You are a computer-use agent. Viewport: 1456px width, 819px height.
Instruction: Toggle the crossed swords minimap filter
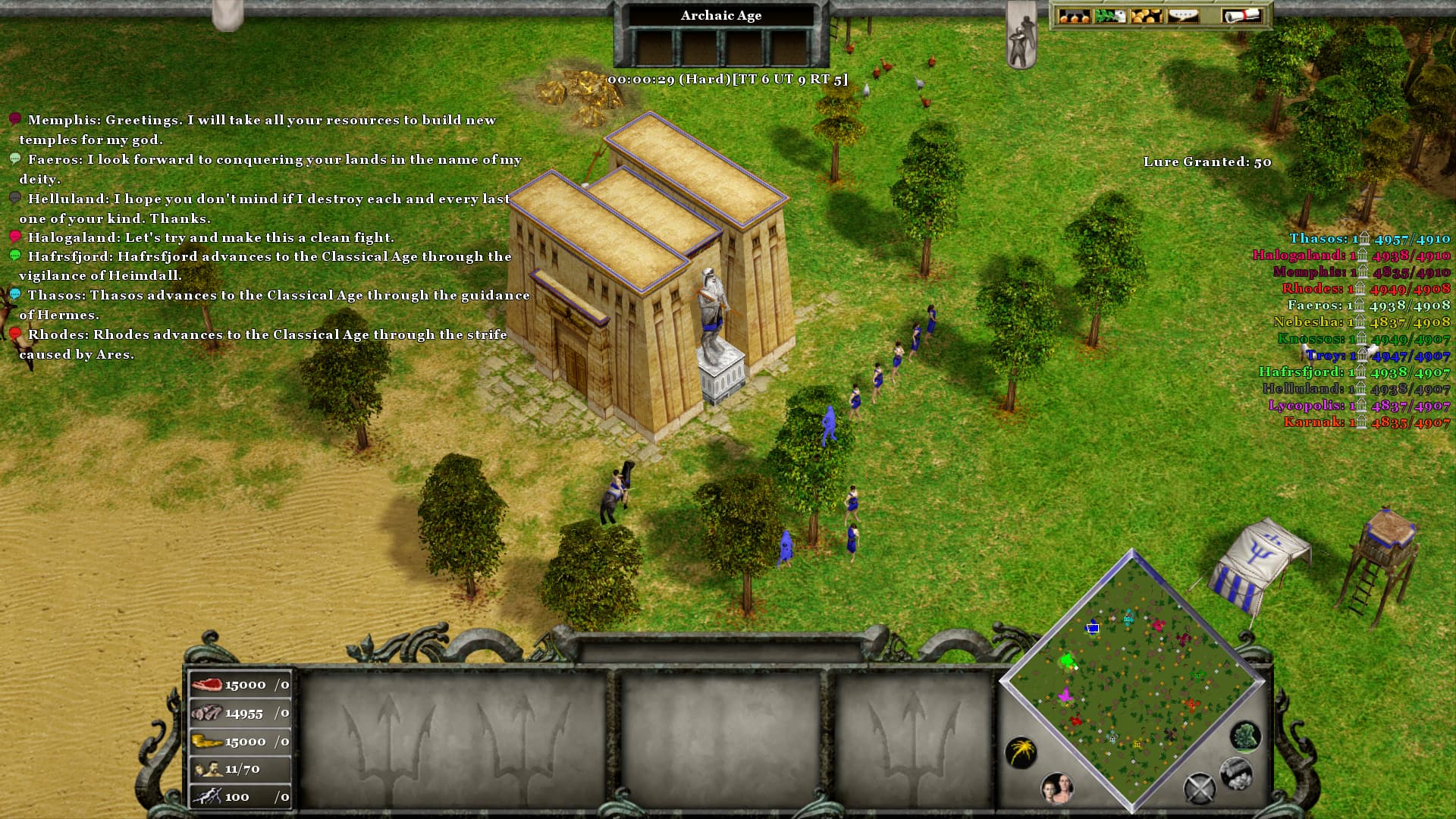point(1199,789)
